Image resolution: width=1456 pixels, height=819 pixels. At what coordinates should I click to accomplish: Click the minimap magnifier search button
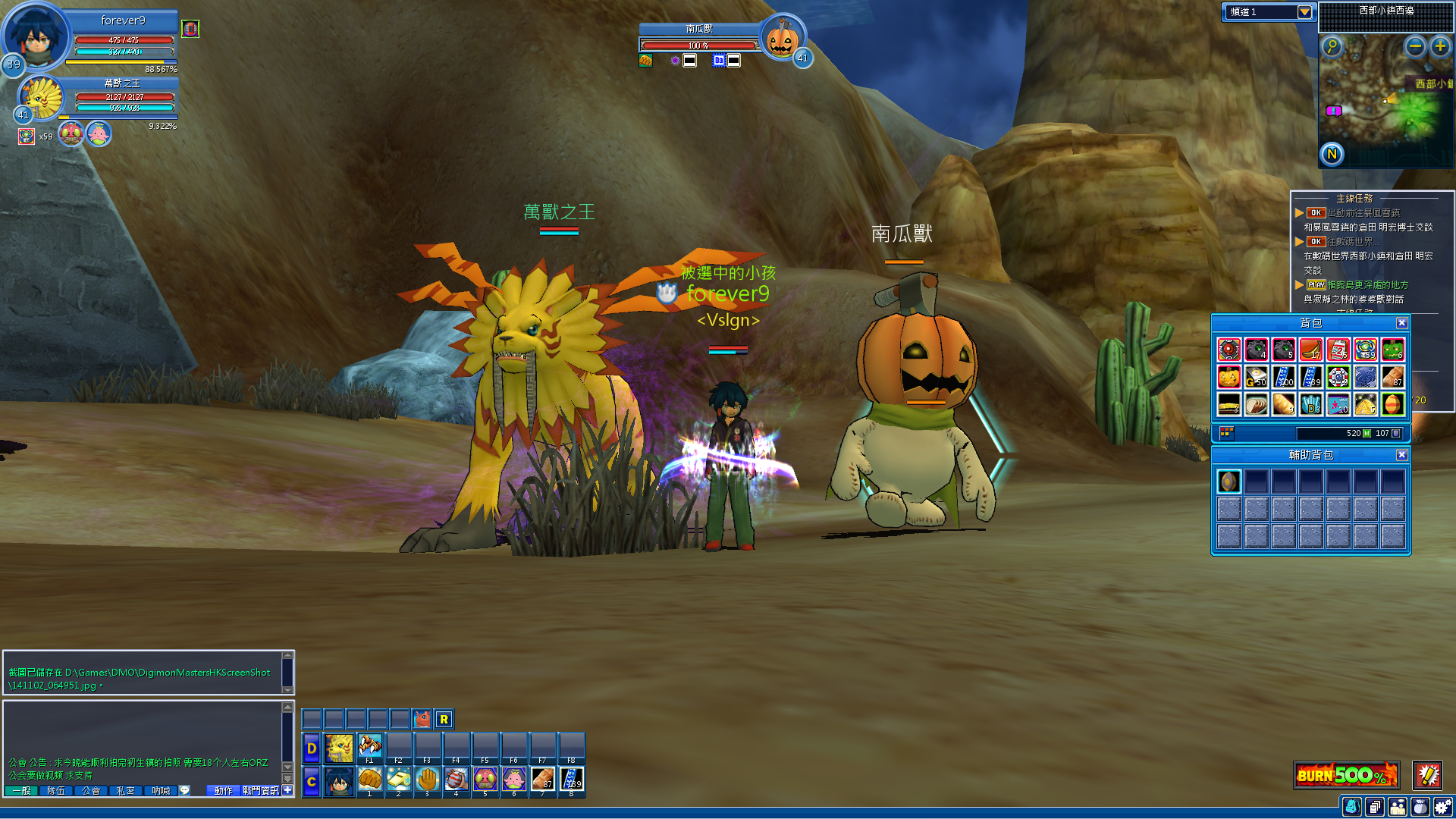click(x=1332, y=46)
